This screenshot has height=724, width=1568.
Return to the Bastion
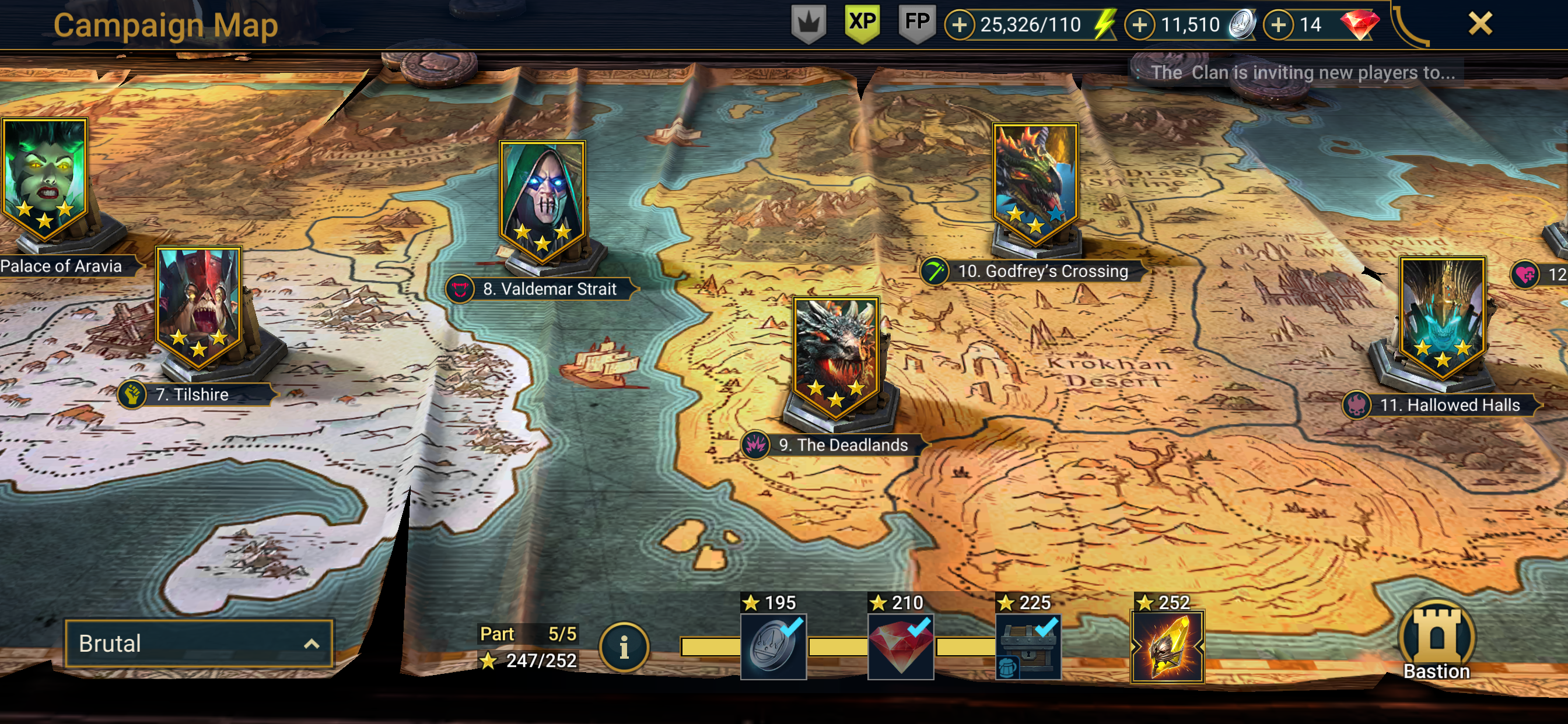click(1437, 641)
